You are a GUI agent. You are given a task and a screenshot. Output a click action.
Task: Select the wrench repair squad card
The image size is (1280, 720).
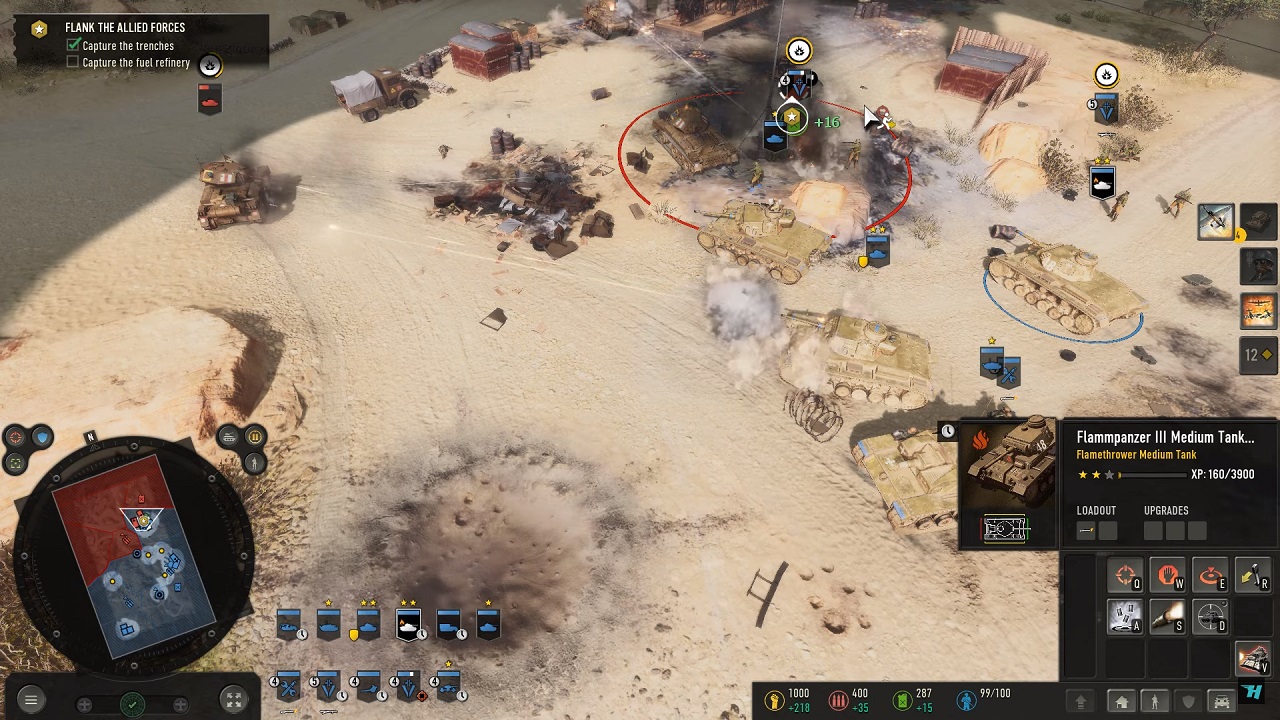[288, 687]
